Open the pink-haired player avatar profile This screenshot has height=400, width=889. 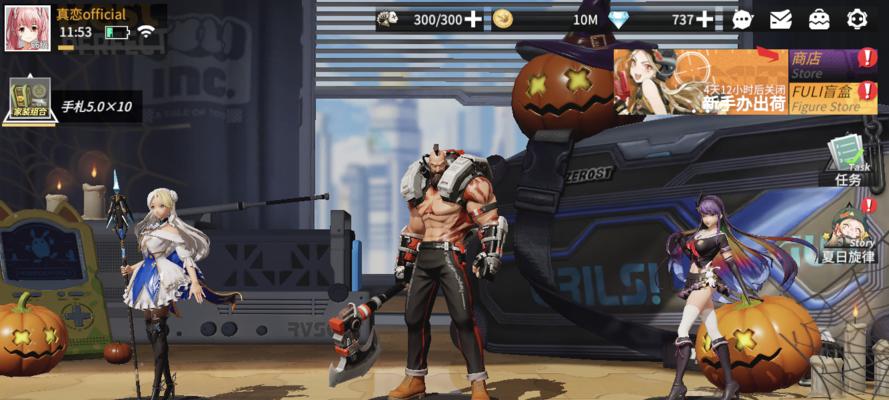click(27, 27)
